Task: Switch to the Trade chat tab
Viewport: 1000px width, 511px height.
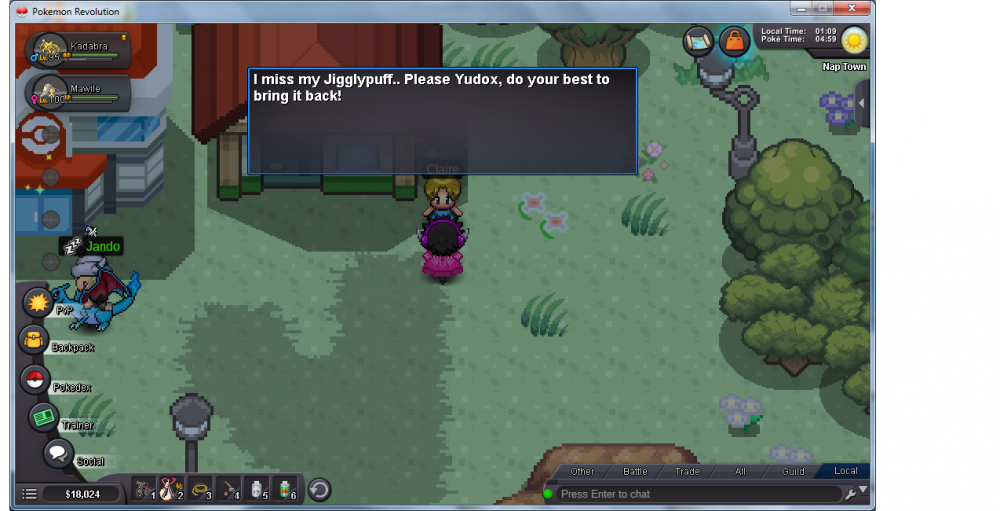Action: coord(687,471)
